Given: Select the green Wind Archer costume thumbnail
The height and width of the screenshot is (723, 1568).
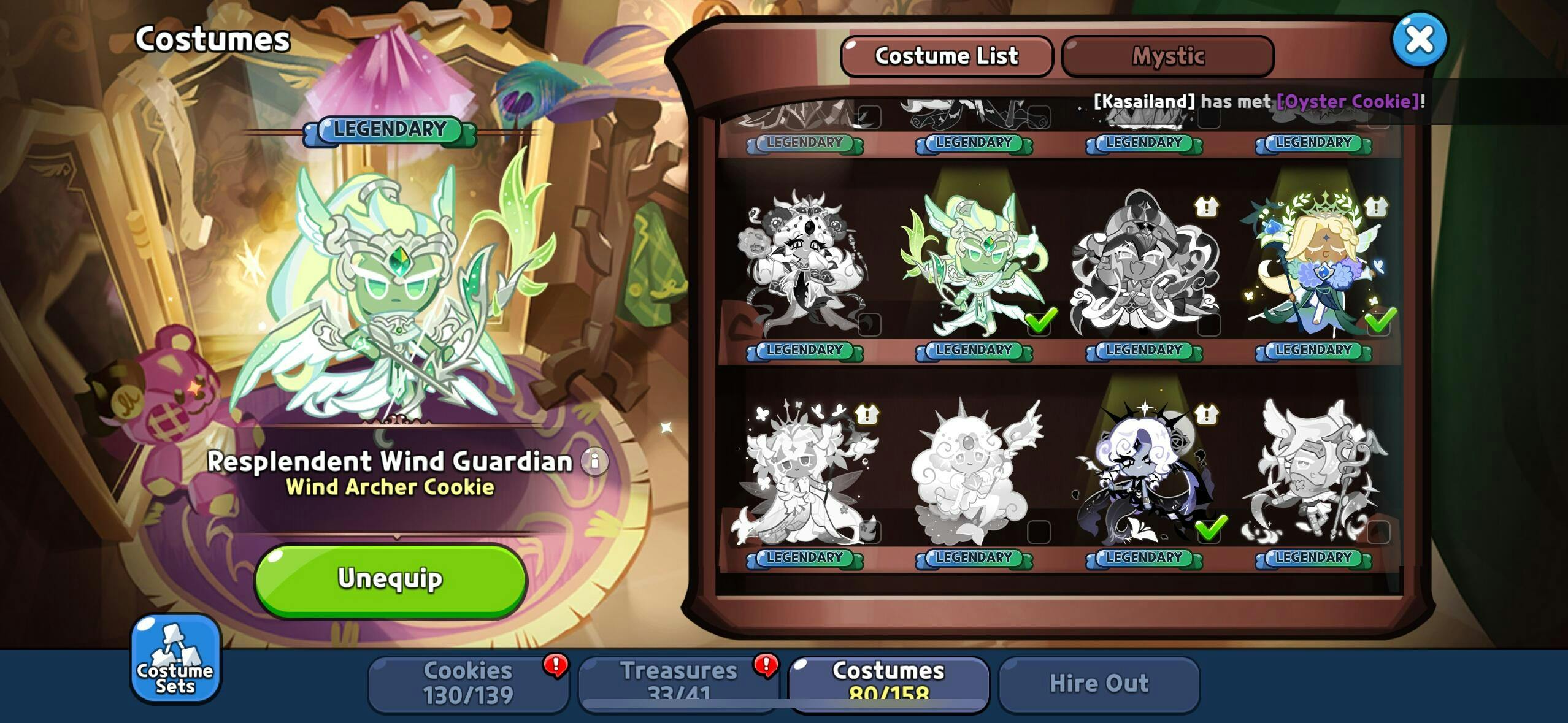Looking at the screenshot, I should (x=974, y=264).
